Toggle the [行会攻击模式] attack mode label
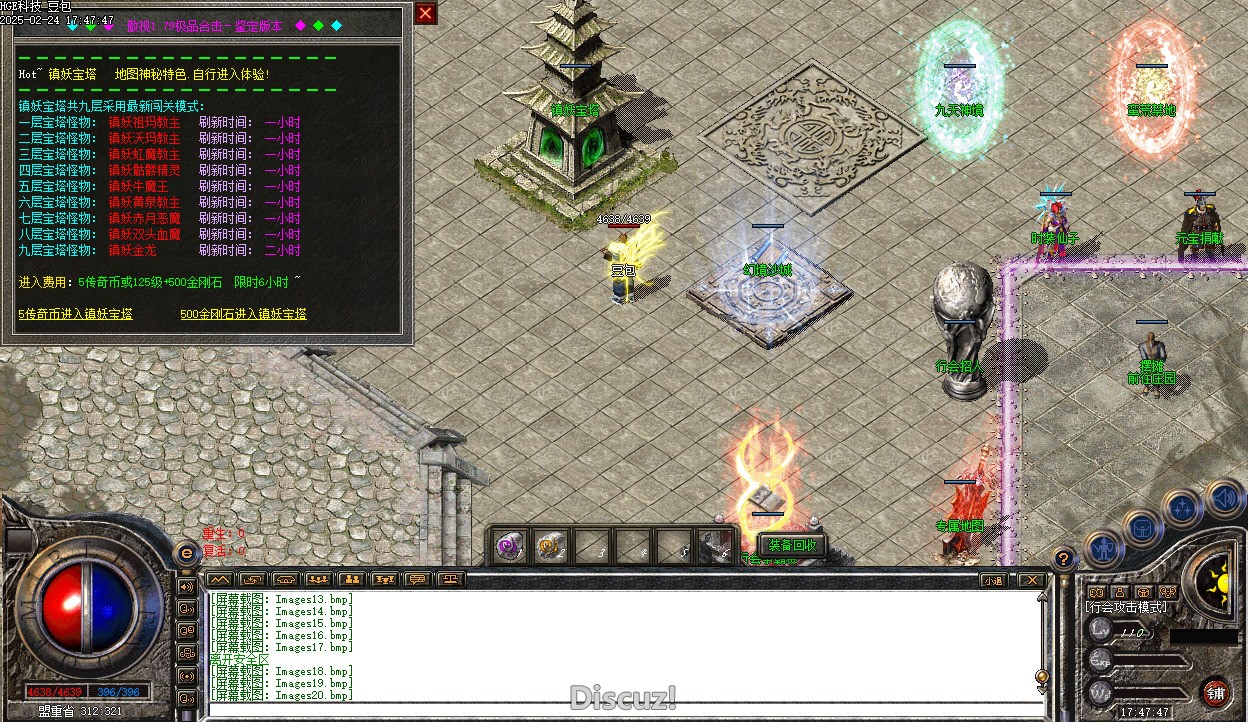 1125,607
